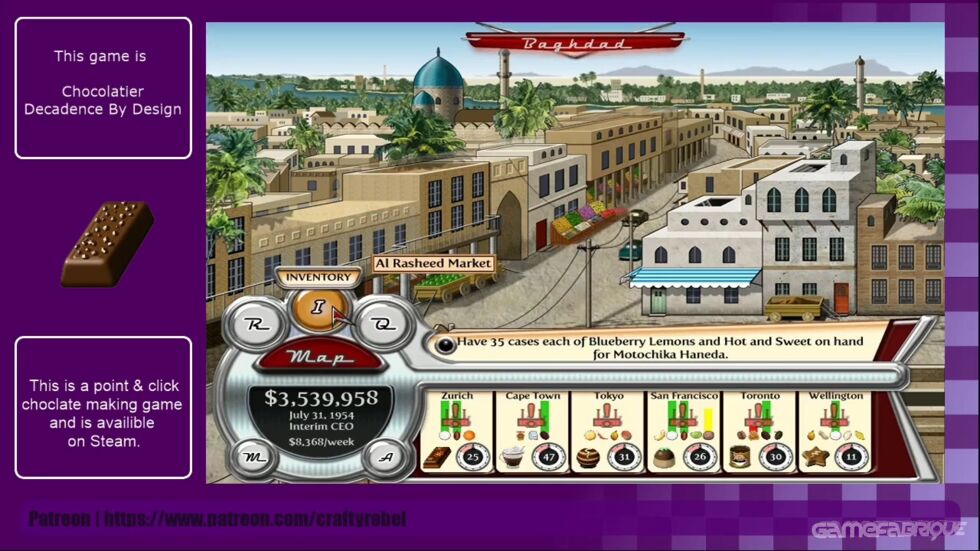Select the Zurich factory card
The height and width of the screenshot is (551, 980).
[x=457, y=431]
